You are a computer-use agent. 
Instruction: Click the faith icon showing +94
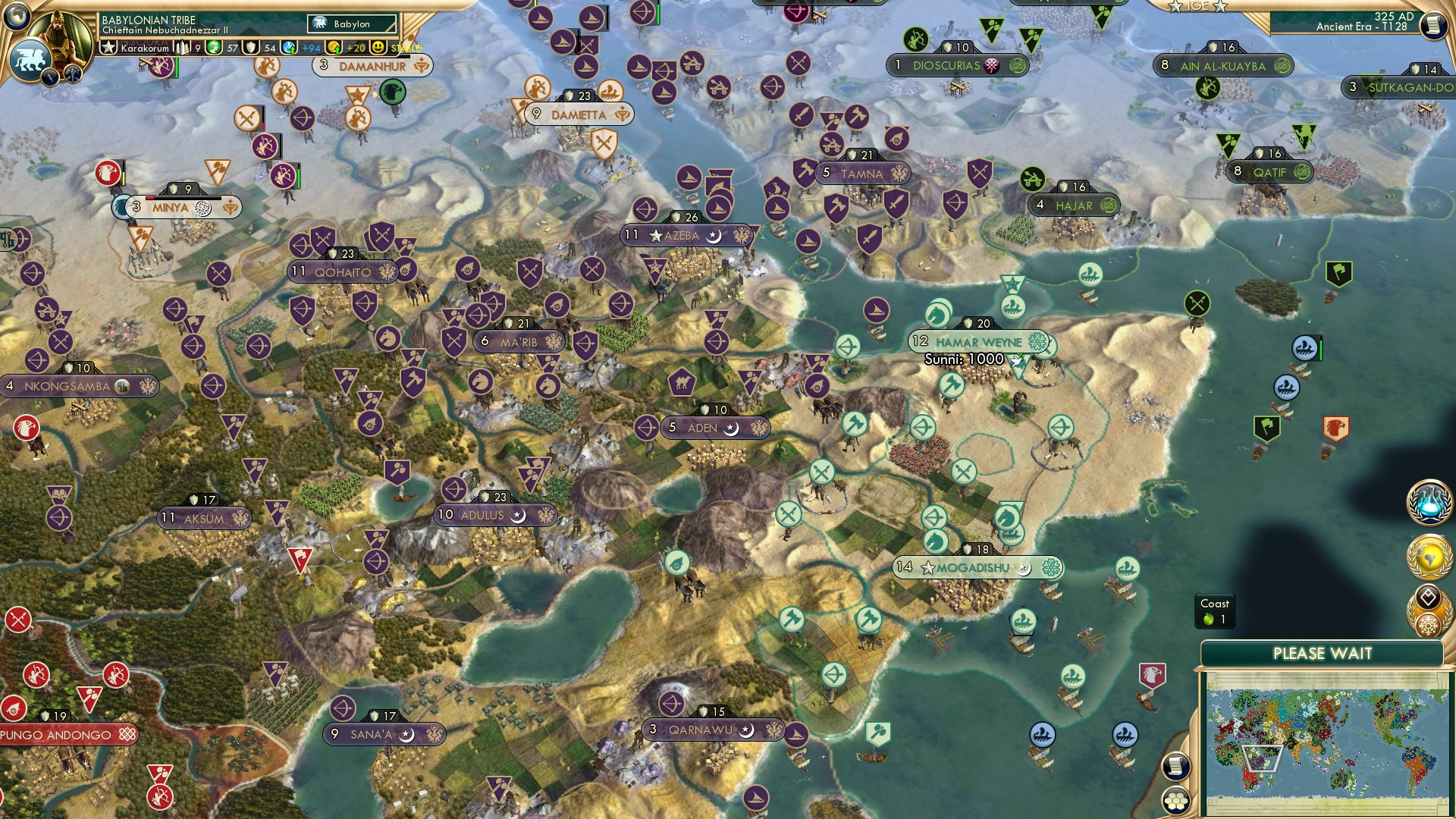pos(288,47)
